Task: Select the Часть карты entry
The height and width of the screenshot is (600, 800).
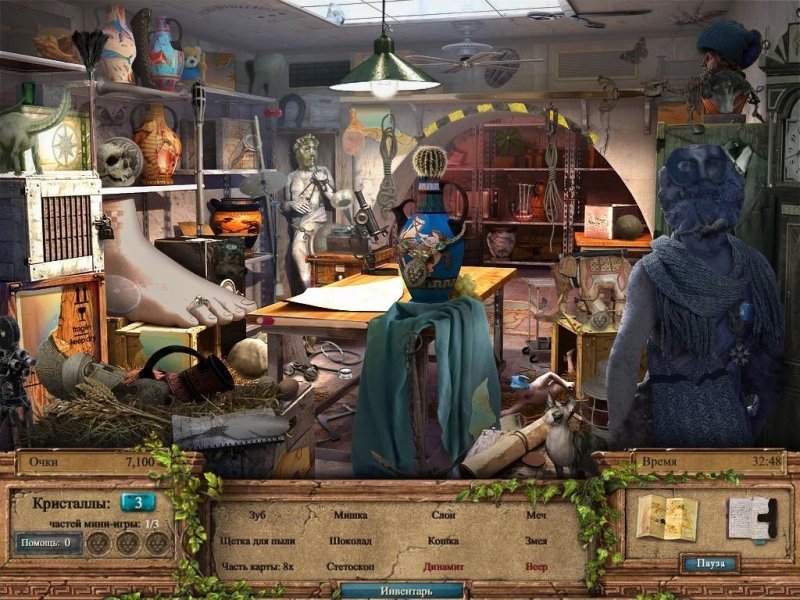Action: pos(257,567)
